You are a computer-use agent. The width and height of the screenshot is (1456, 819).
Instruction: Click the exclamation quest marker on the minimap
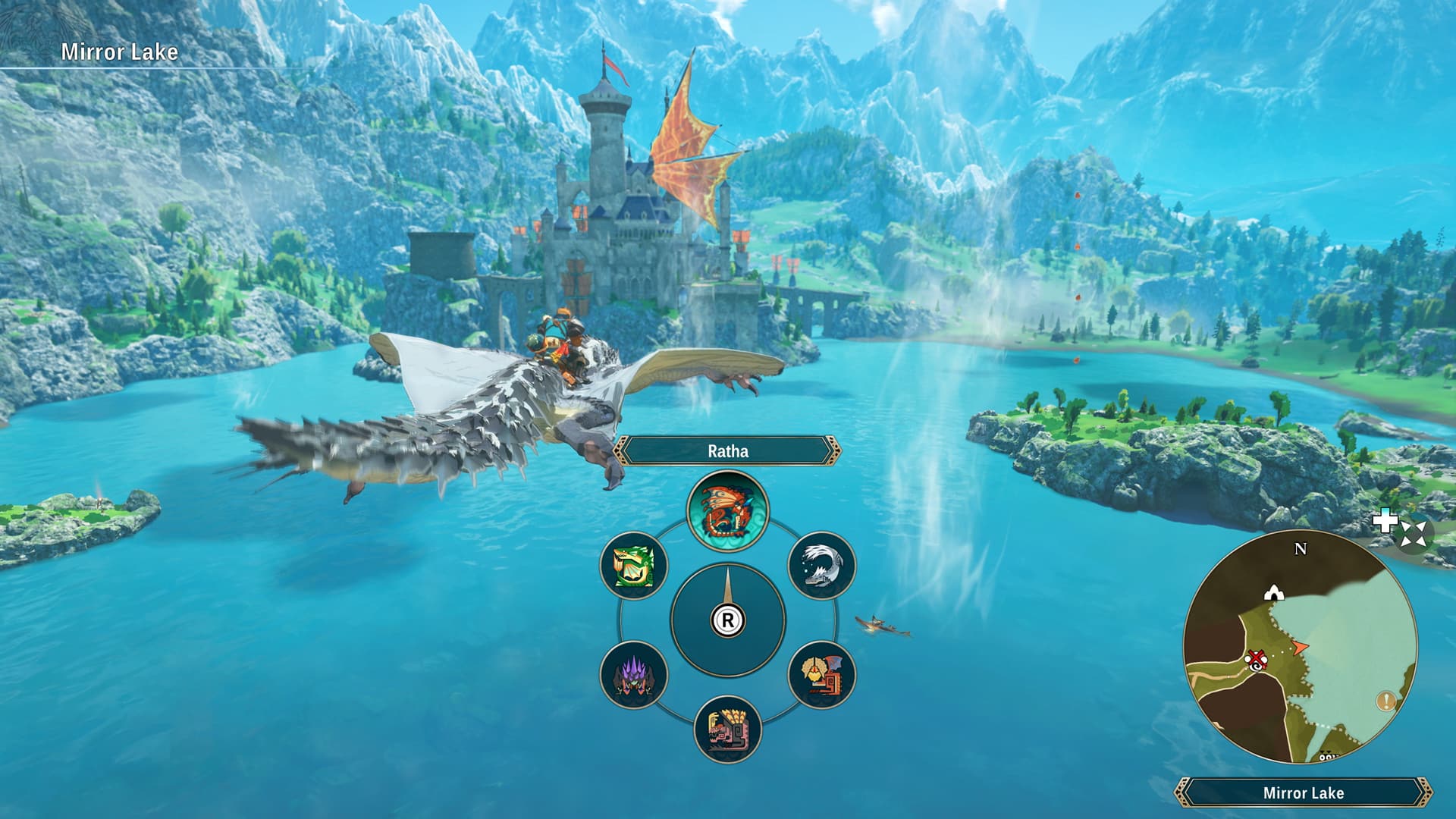[1386, 701]
